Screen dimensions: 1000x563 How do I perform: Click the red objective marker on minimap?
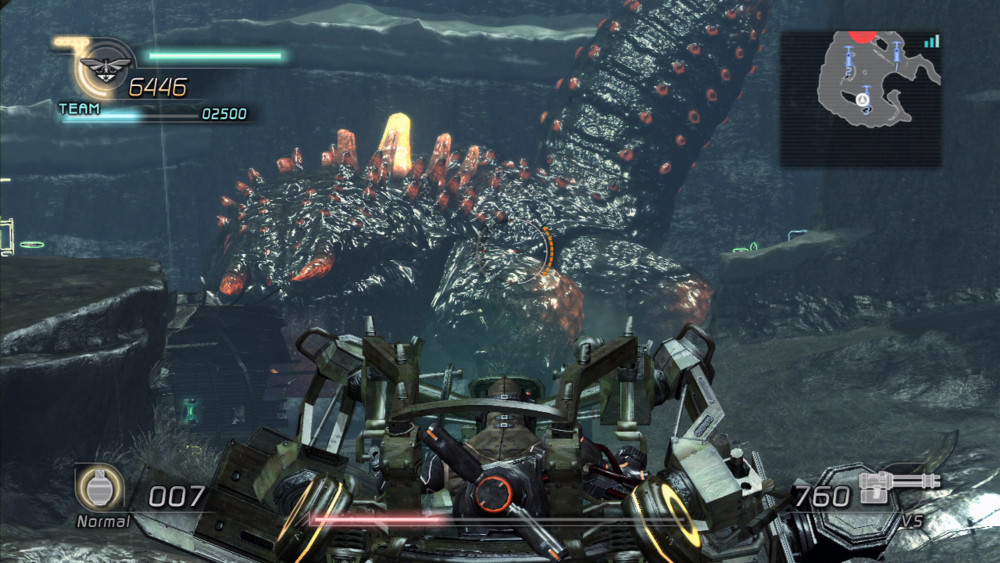[x=862, y=37]
